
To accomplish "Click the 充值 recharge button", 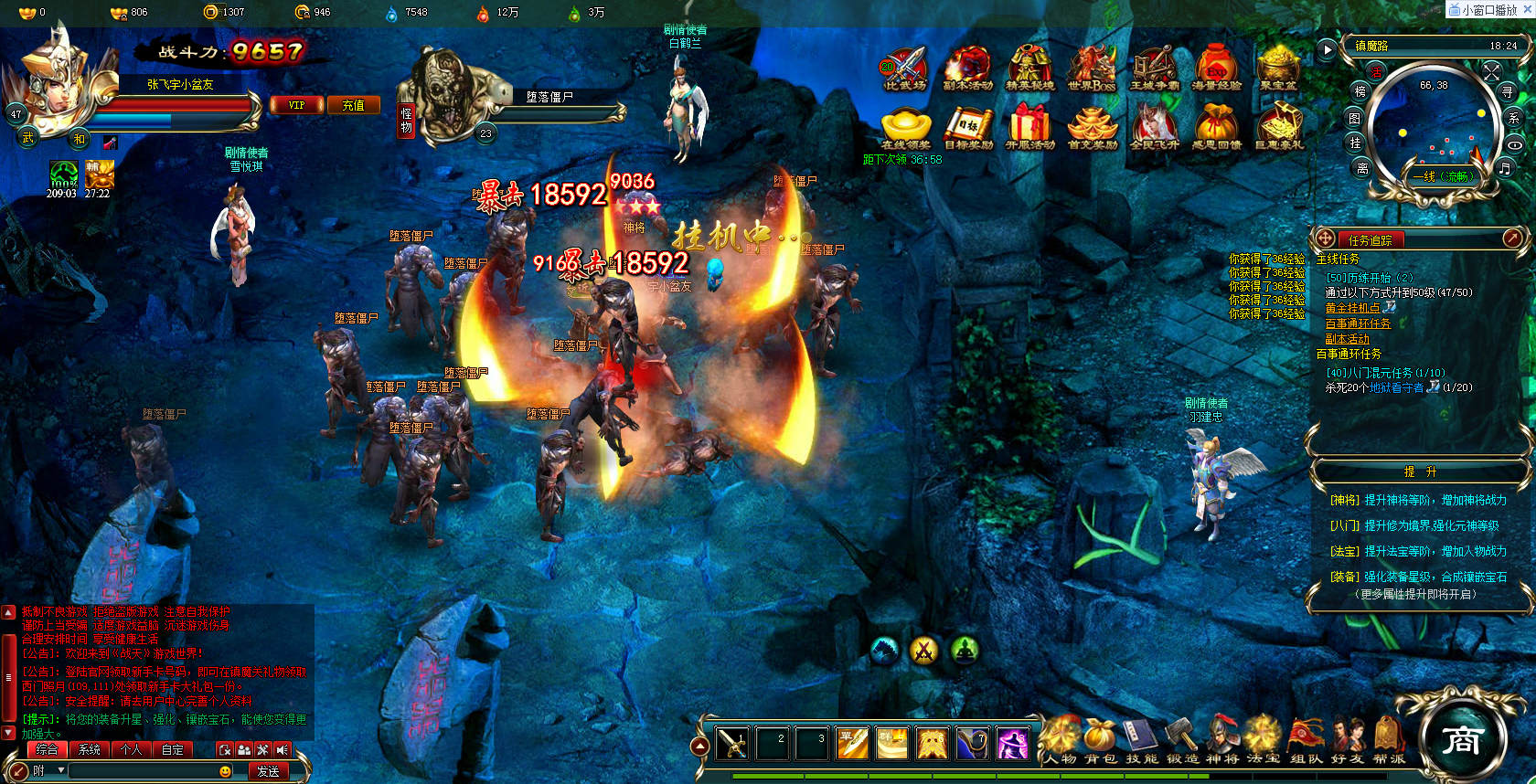I will (x=353, y=105).
